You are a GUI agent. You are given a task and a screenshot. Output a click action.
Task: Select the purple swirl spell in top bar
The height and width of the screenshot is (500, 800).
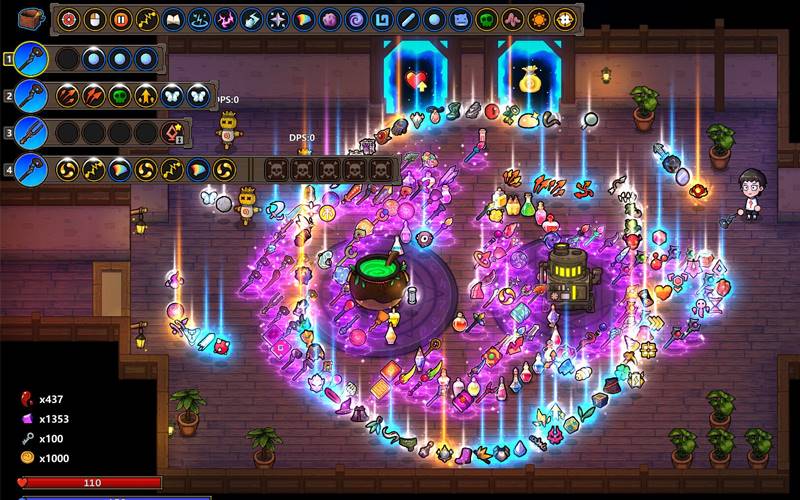click(356, 19)
